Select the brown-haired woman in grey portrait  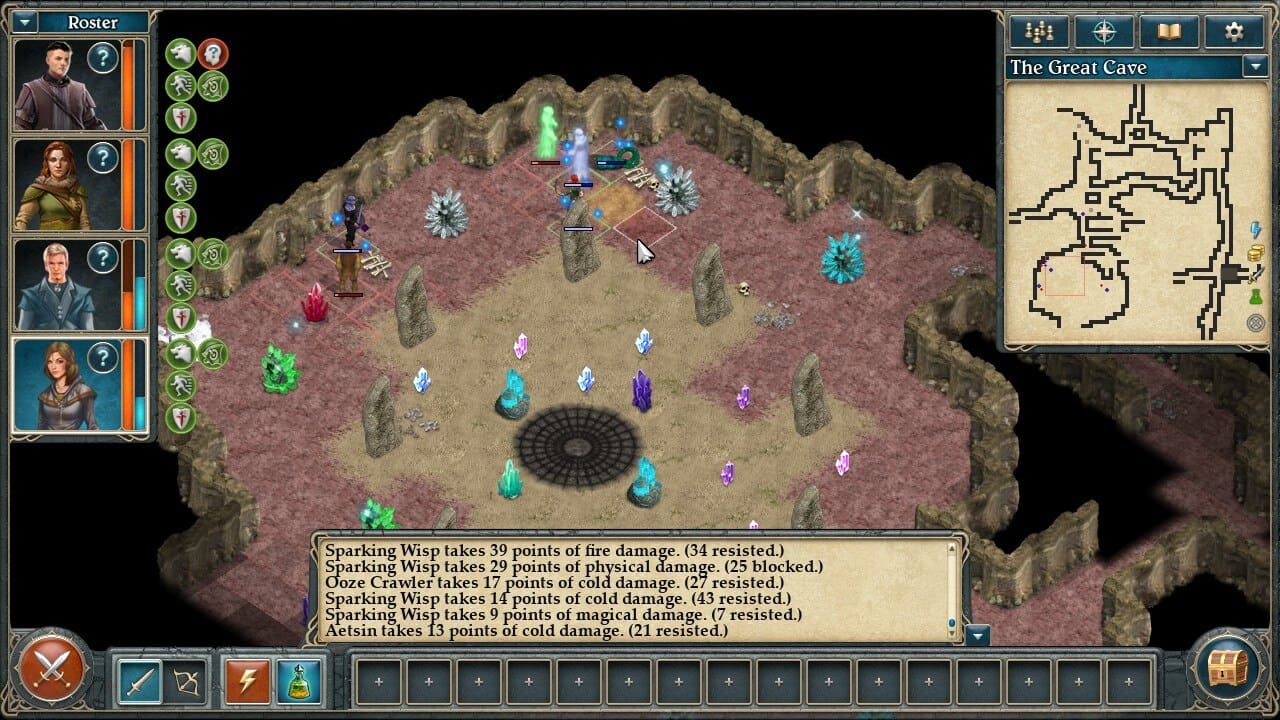click(64, 386)
